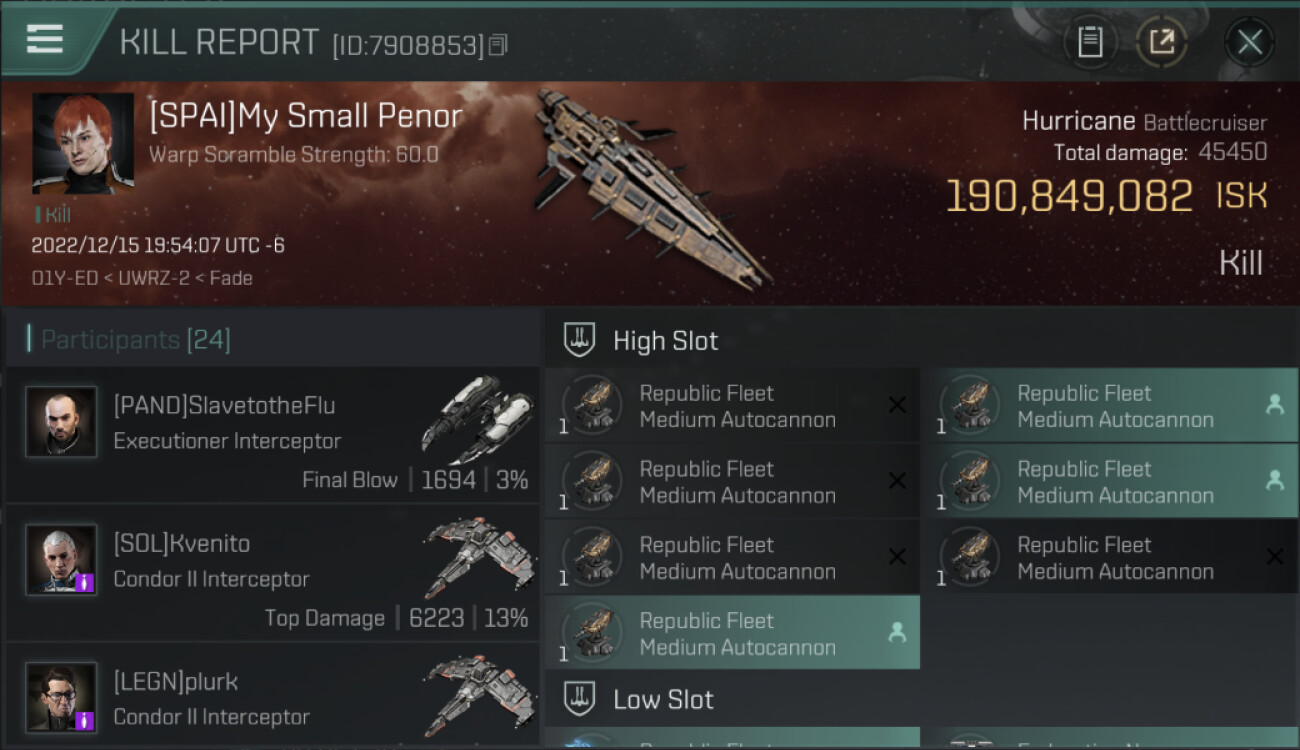The image size is (1300, 750).
Task: Select participant Kvenito row
Action: (272, 573)
